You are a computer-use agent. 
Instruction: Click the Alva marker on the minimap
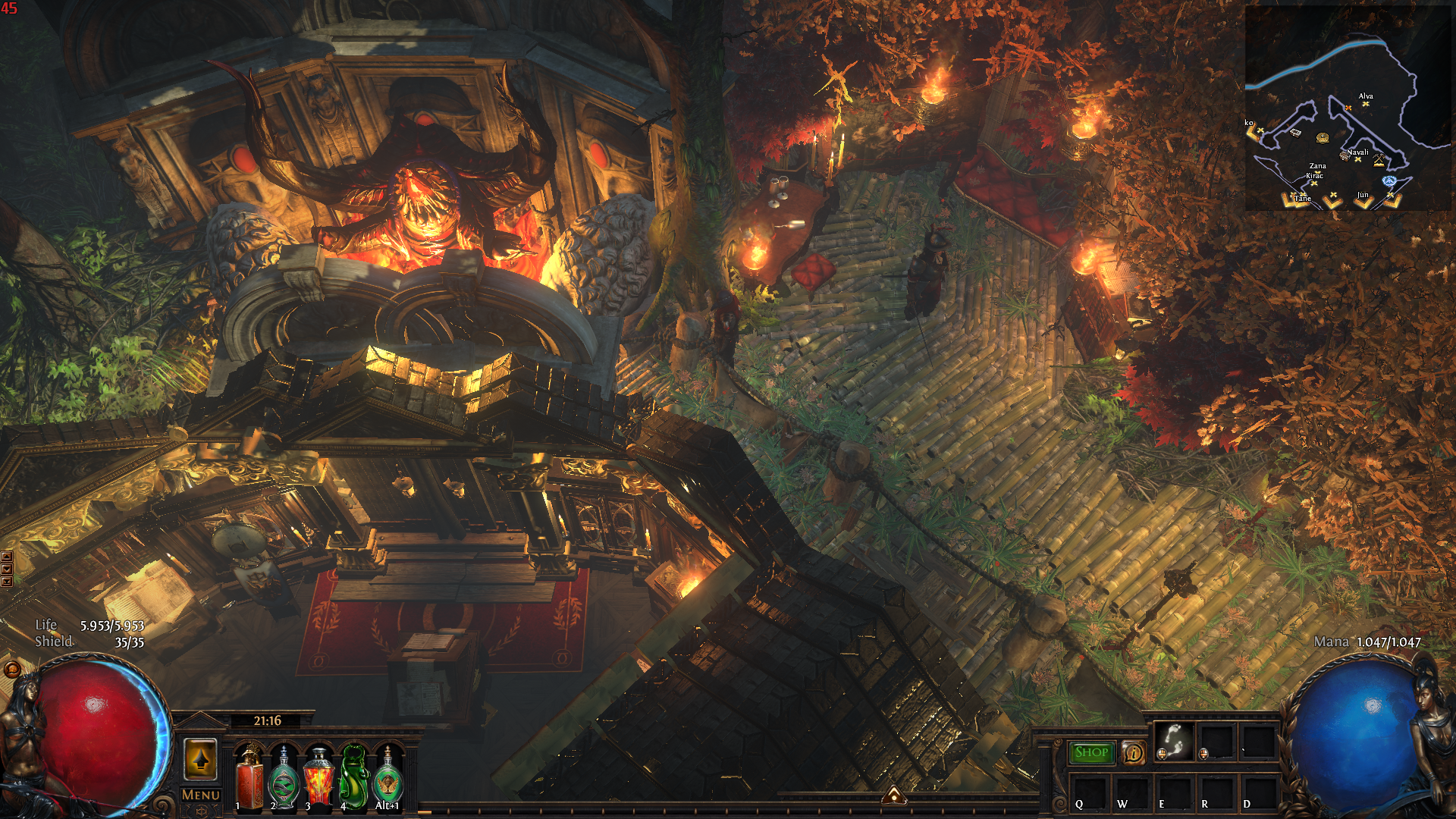pyautogui.click(x=1366, y=103)
